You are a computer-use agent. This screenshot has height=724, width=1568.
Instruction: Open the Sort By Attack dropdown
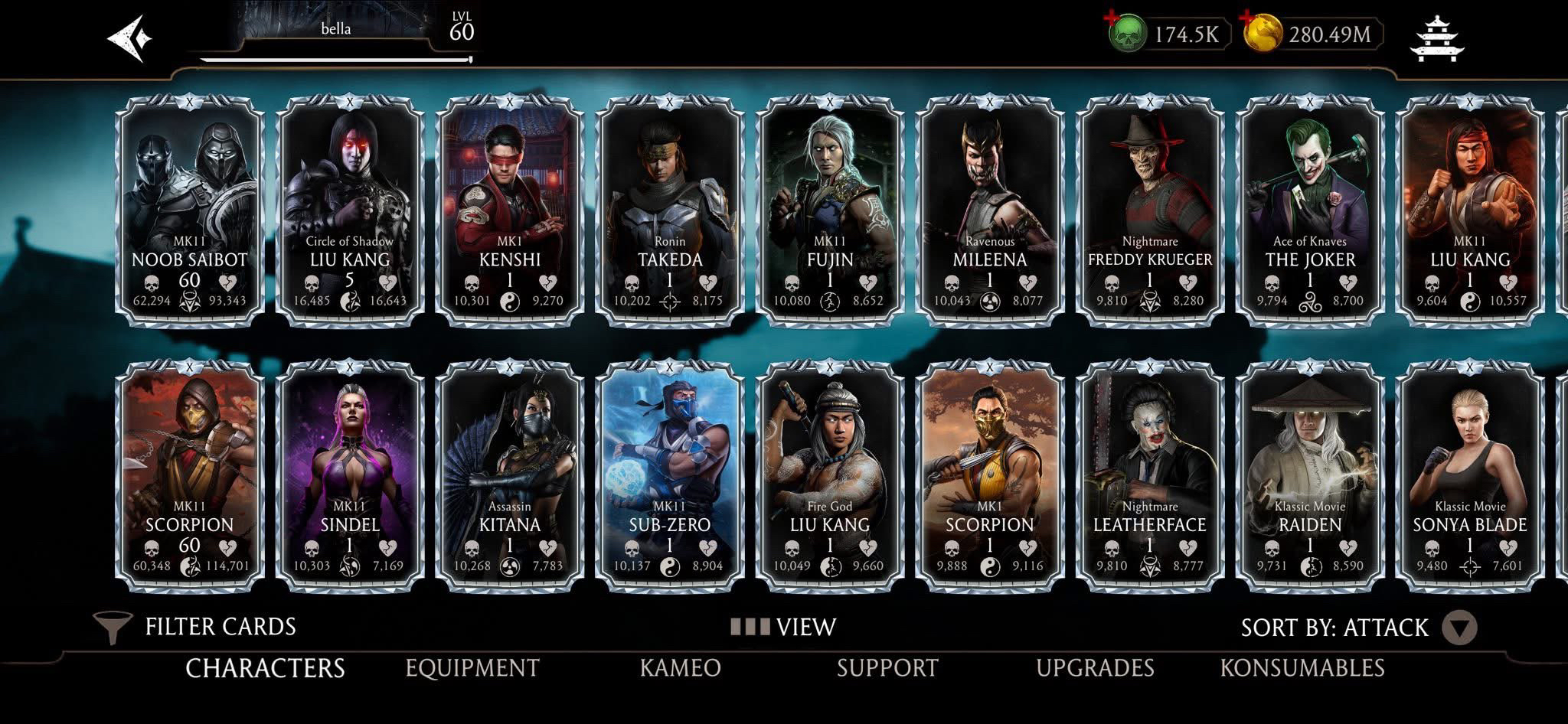1459,628
